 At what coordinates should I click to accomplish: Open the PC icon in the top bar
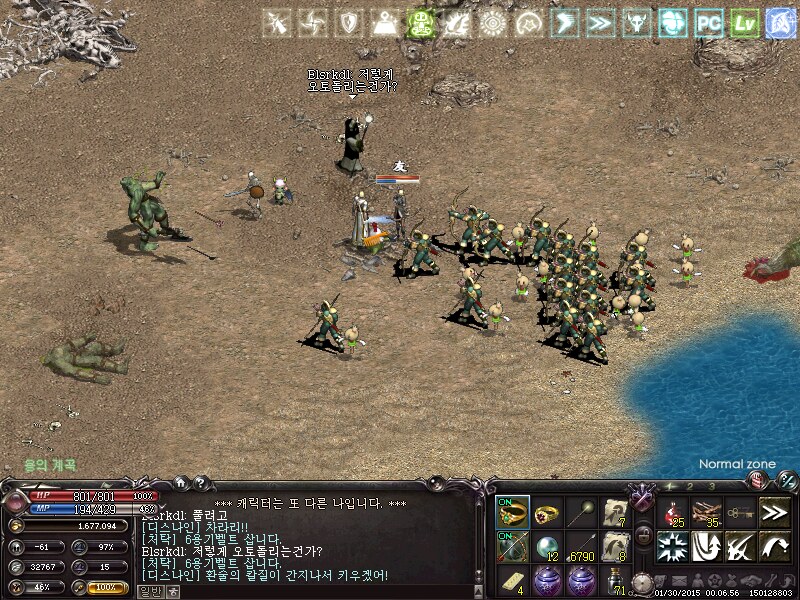pos(709,23)
